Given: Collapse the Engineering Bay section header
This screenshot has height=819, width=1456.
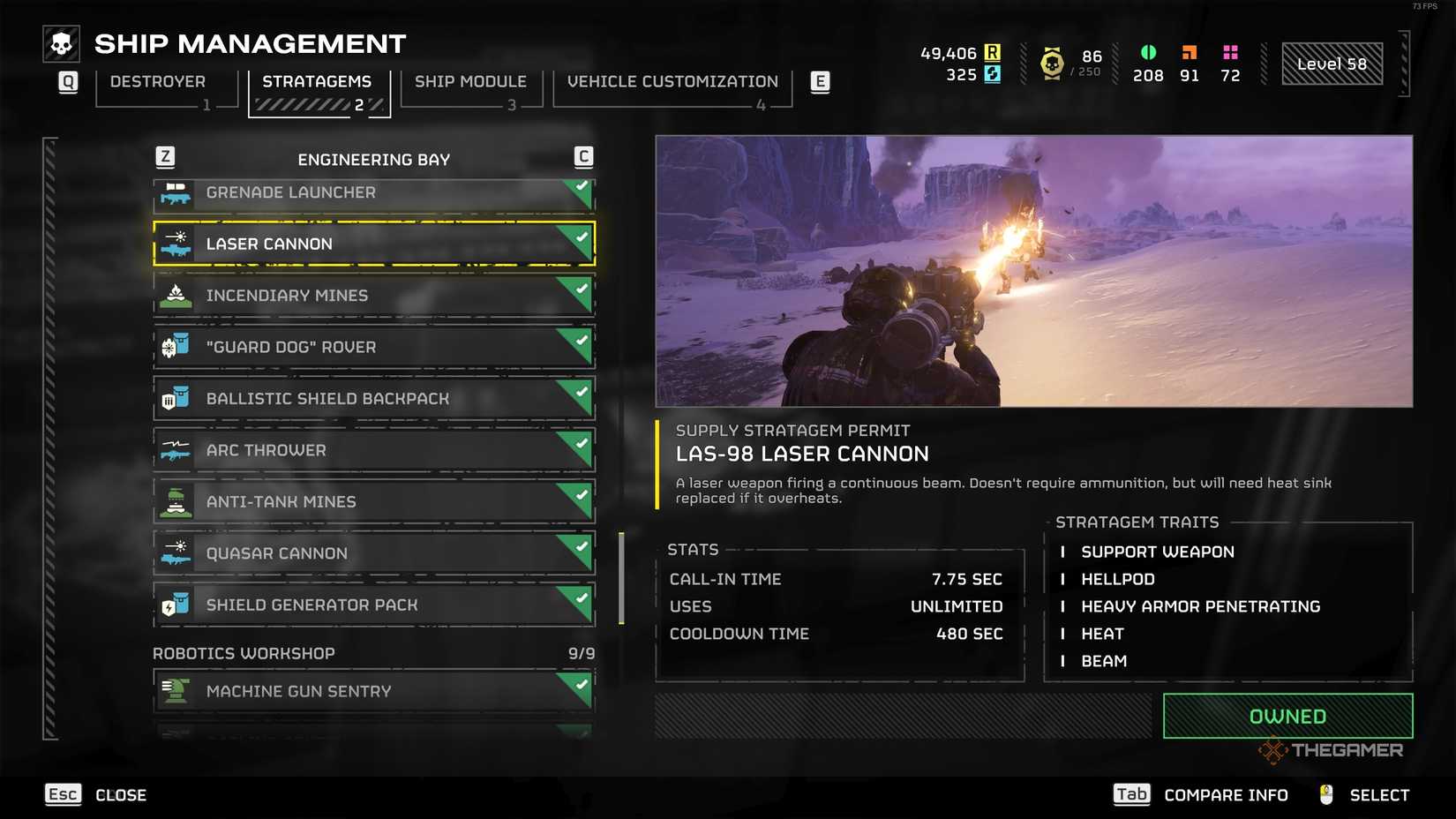Looking at the screenshot, I should pos(374,159).
